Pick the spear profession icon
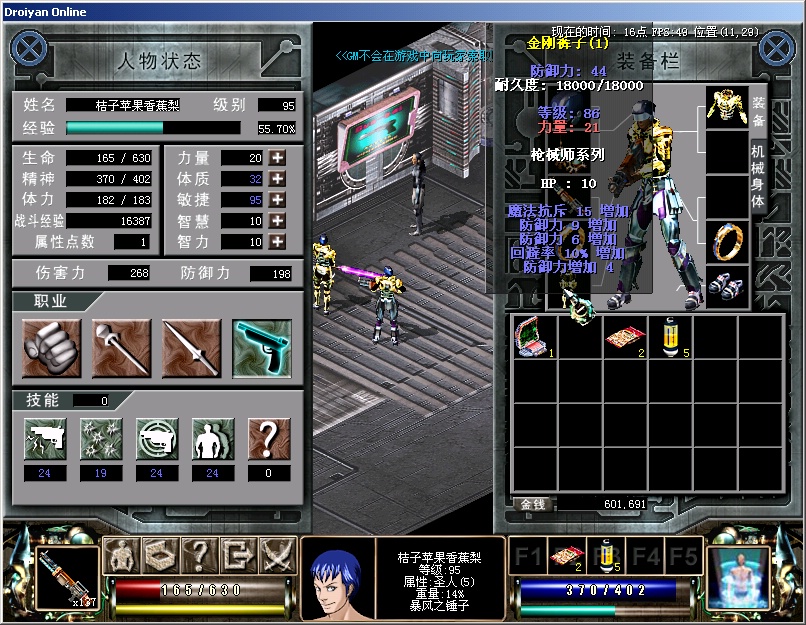The height and width of the screenshot is (625, 806). [x=191, y=348]
